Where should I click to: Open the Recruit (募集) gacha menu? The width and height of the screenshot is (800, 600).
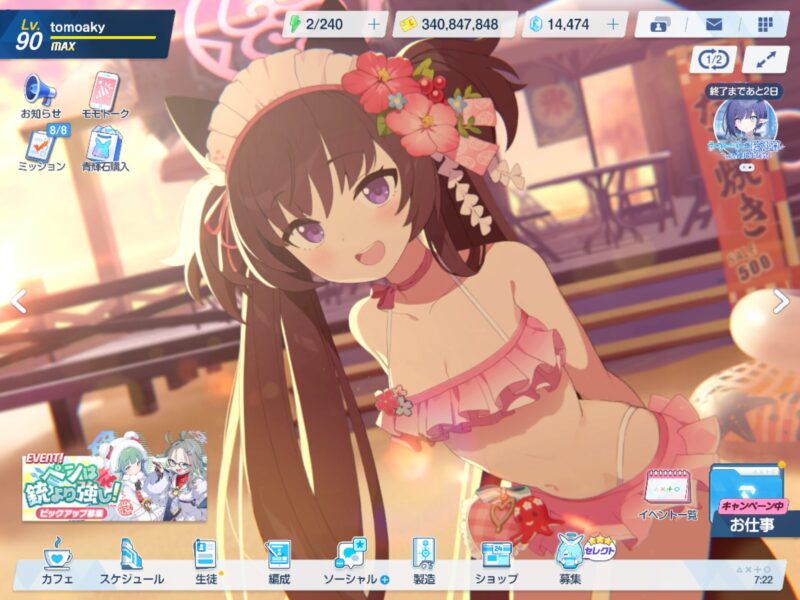(x=572, y=560)
